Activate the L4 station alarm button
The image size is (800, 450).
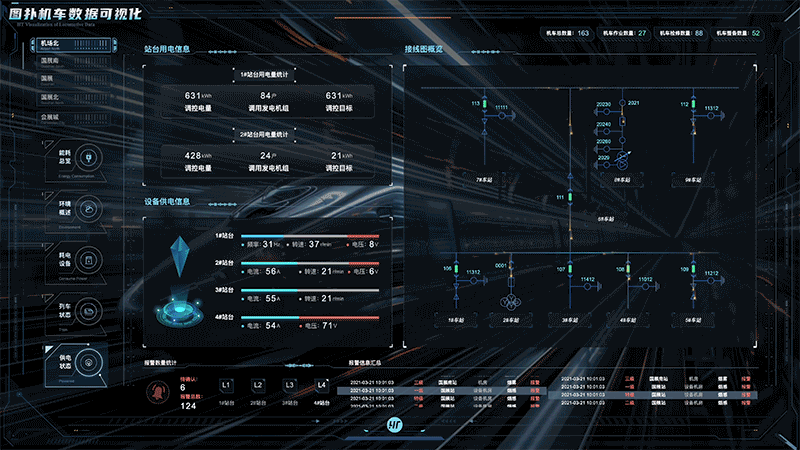pos(322,385)
